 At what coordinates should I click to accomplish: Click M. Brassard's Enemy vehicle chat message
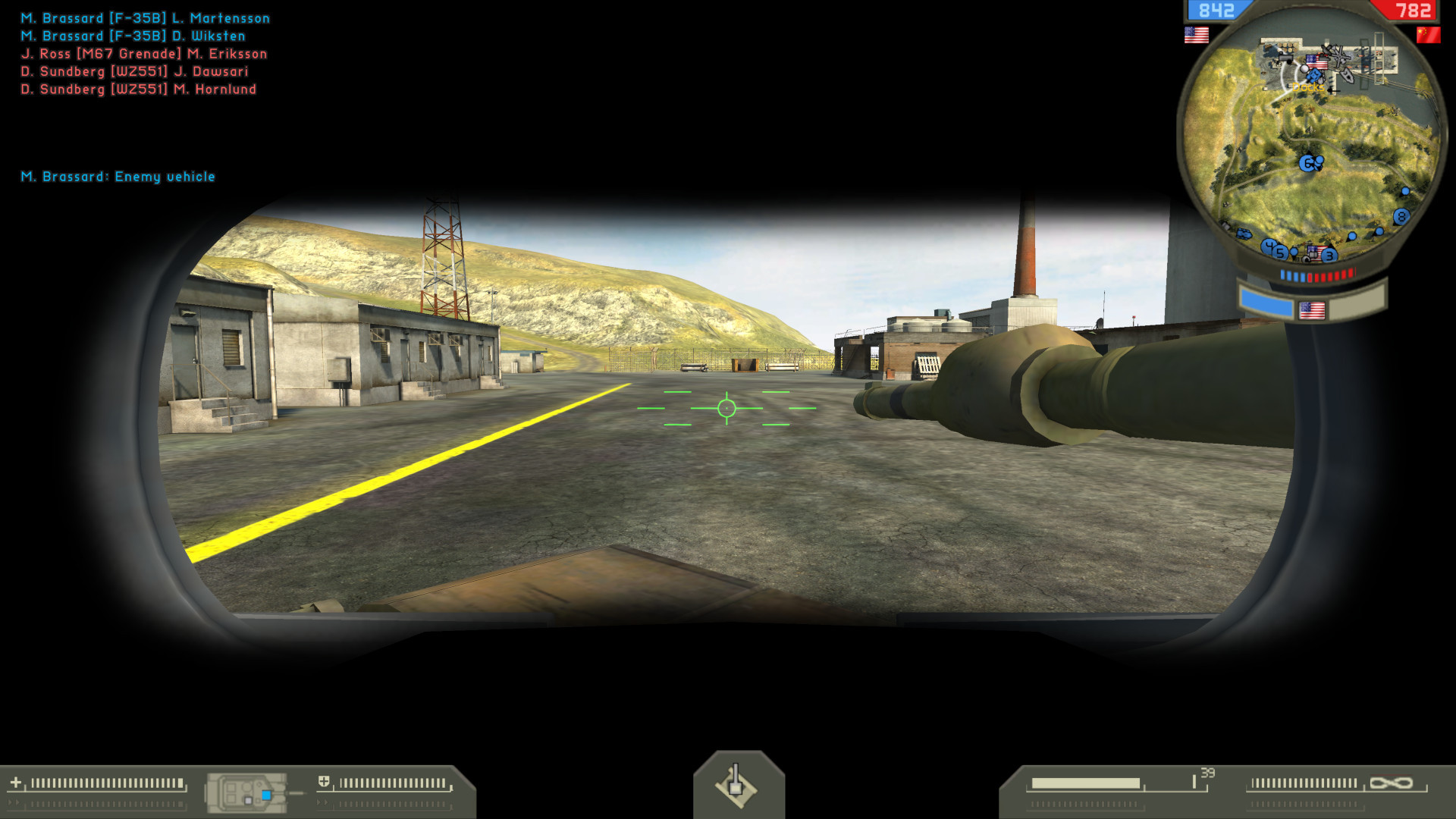click(118, 177)
